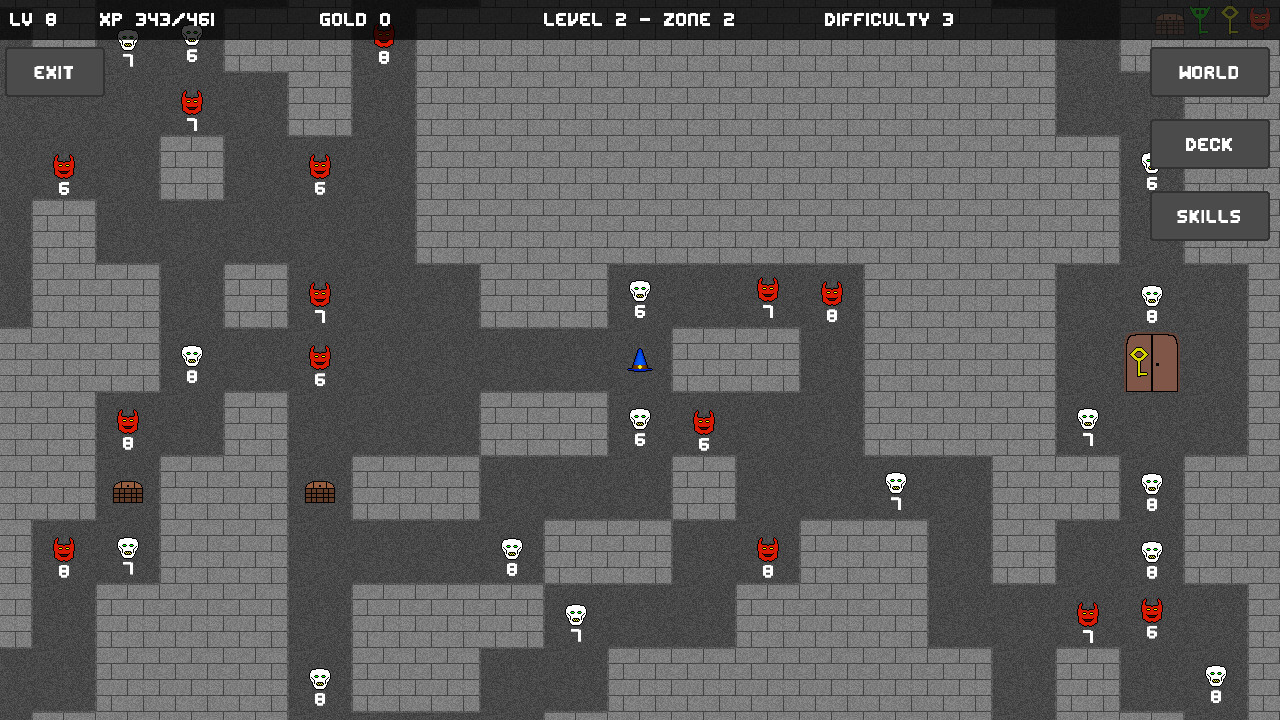Viewport: 1280px width, 720px height.
Task: Click the WORLD button
Action: [1209, 71]
